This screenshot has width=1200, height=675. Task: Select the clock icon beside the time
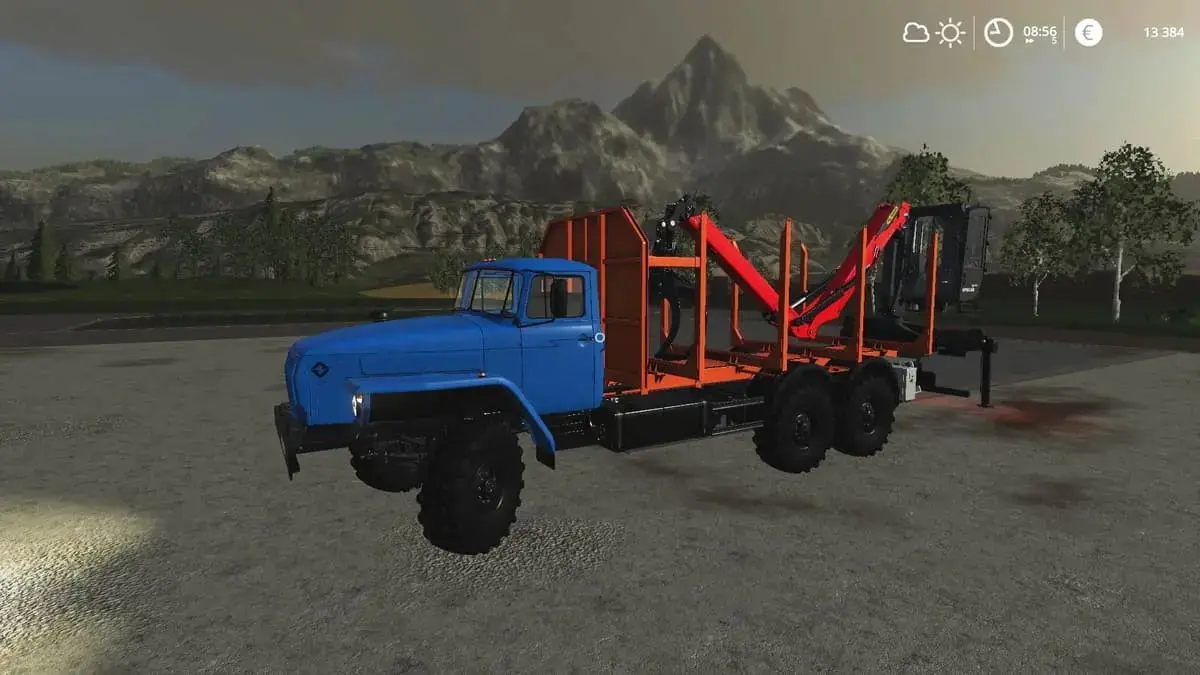[x=998, y=33]
